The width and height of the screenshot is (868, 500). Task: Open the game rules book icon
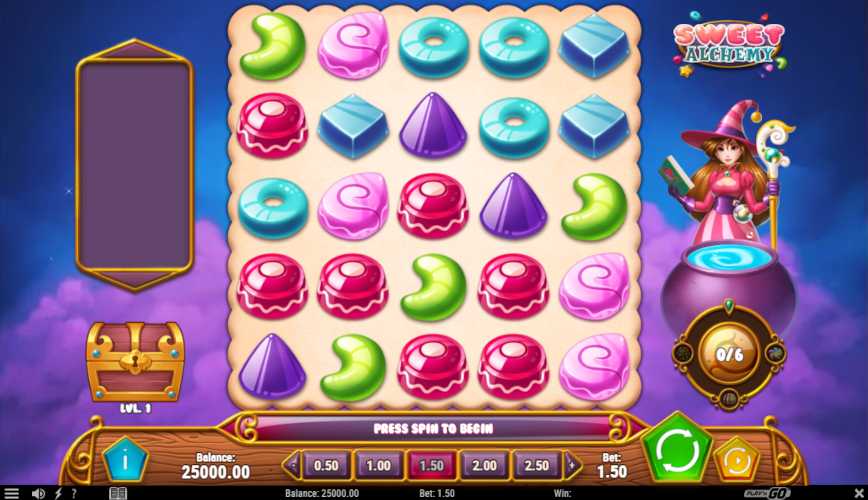(x=117, y=493)
